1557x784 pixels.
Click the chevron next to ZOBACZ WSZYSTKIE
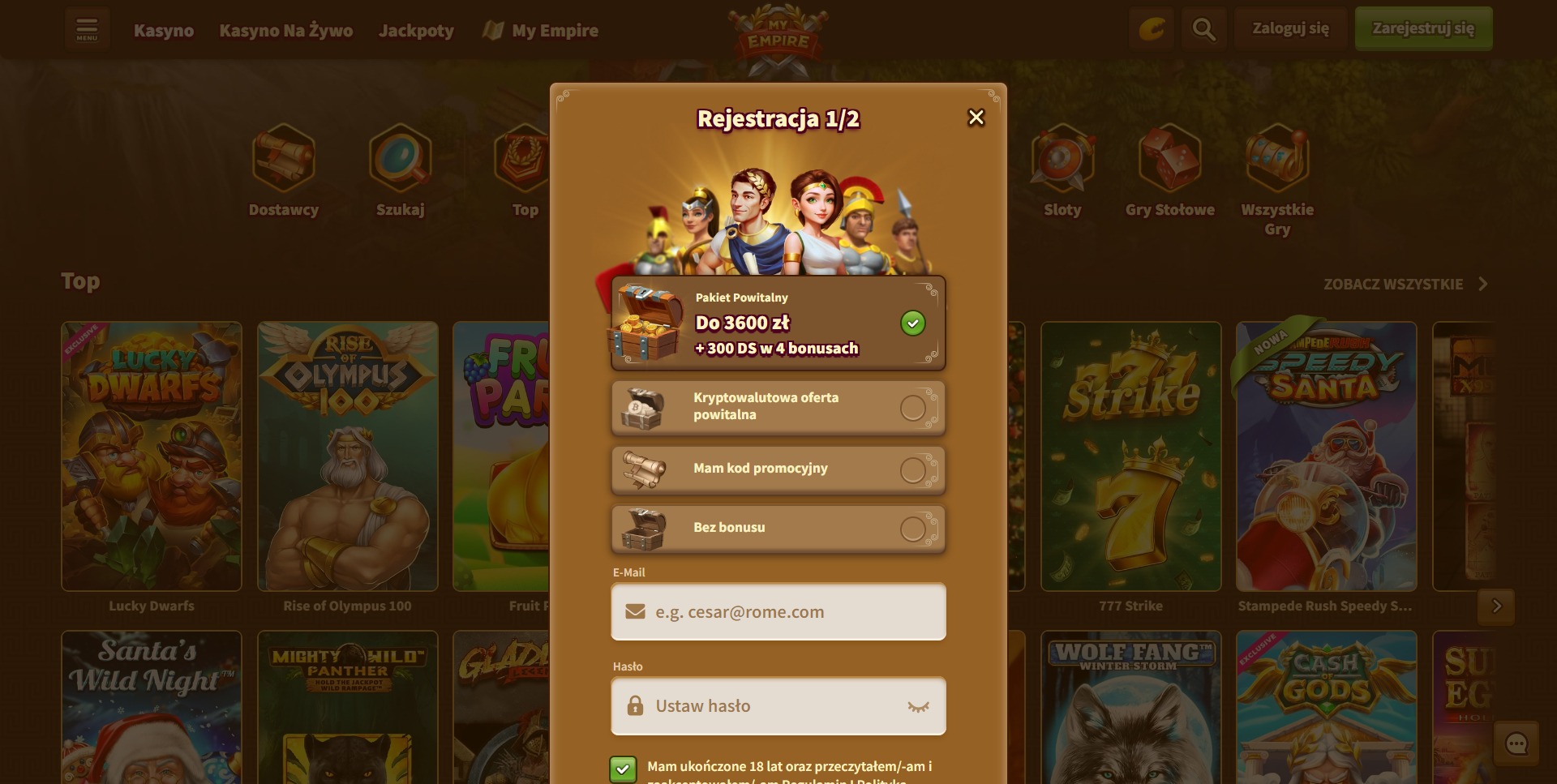[1484, 284]
